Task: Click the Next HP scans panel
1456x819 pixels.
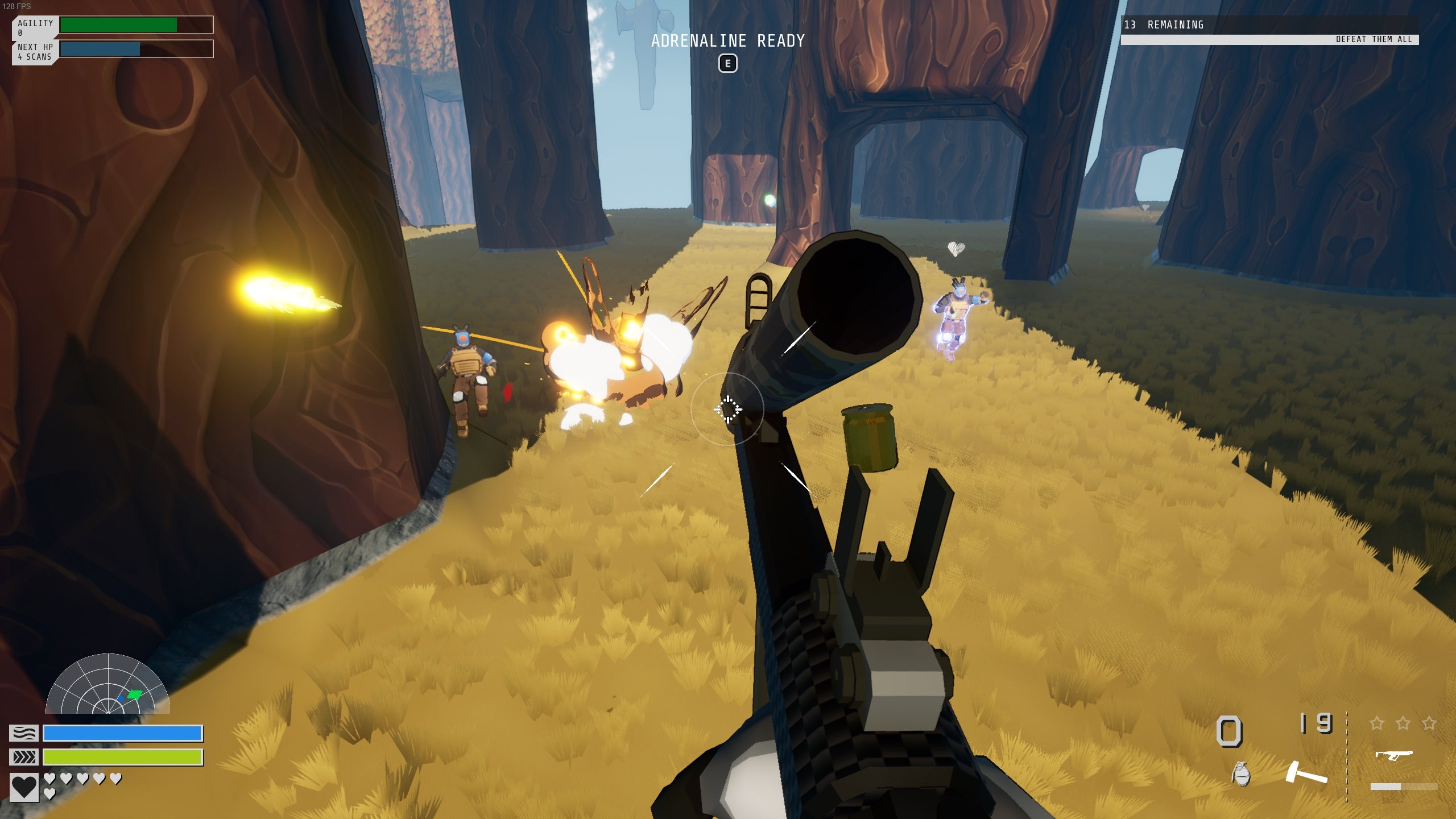Action: [35, 52]
